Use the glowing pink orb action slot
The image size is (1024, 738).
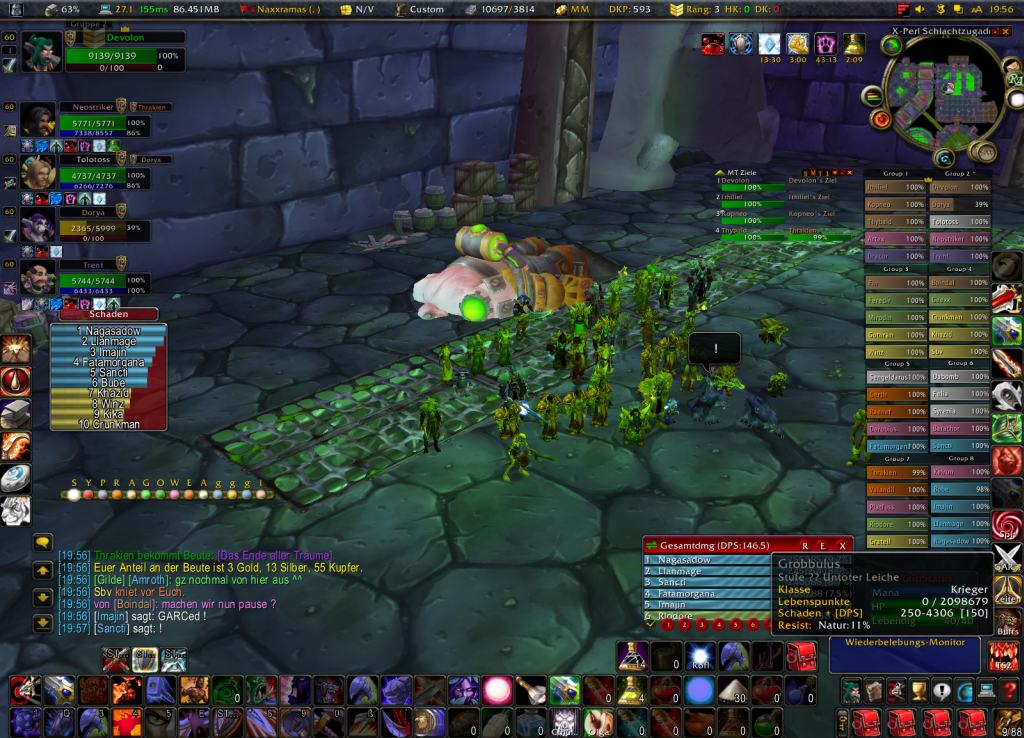(x=498, y=689)
